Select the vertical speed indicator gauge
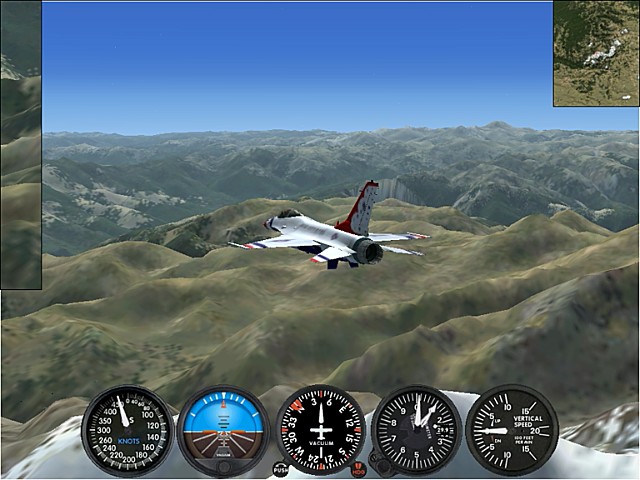 pyautogui.click(x=512, y=431)
